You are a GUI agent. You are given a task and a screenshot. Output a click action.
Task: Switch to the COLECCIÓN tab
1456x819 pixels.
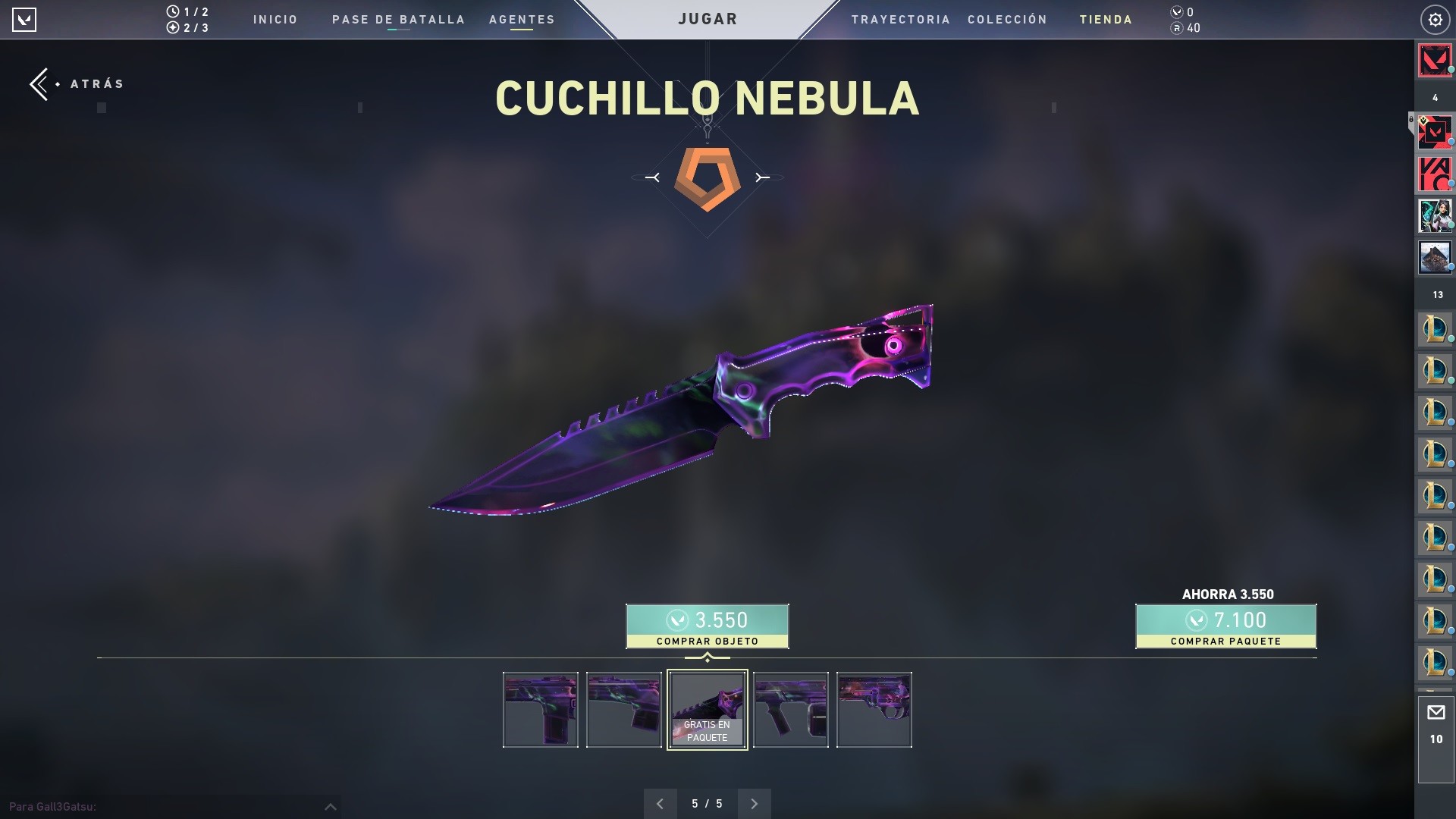1007,20
